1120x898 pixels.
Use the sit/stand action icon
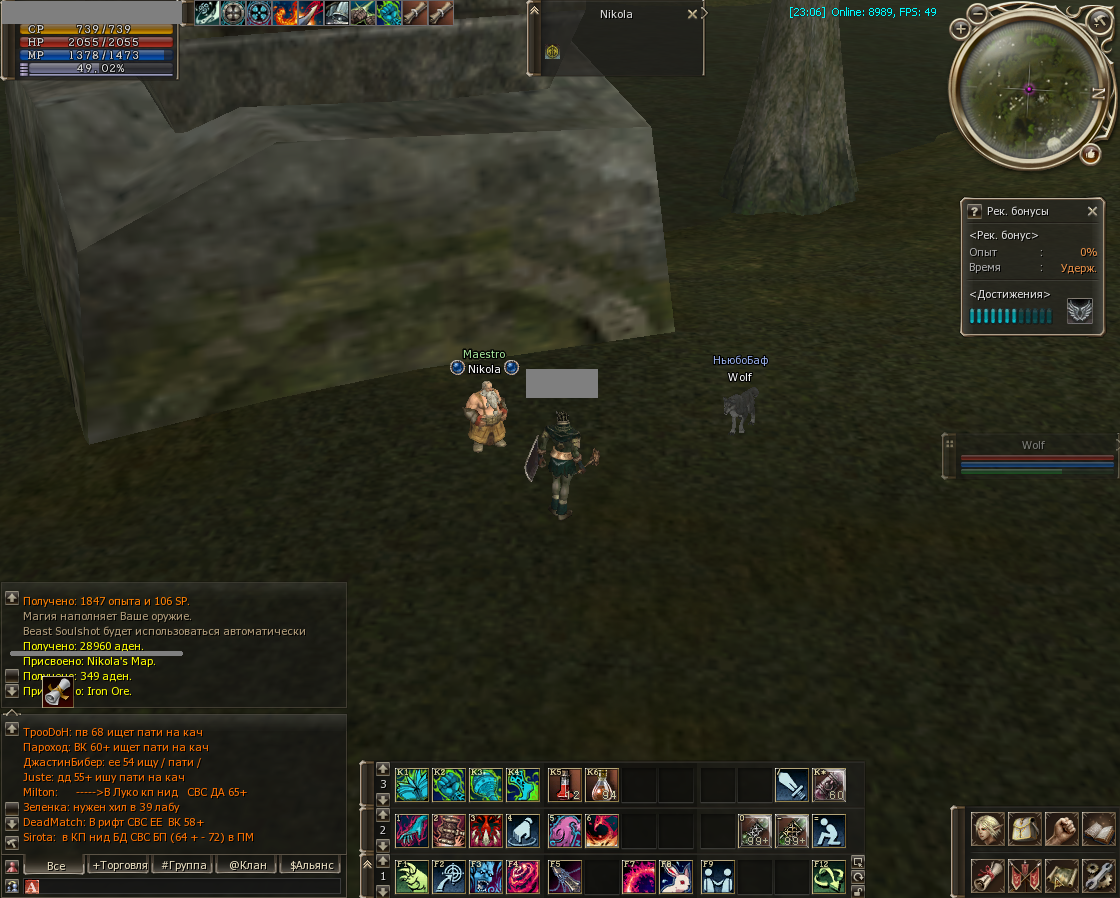(829, 831)
